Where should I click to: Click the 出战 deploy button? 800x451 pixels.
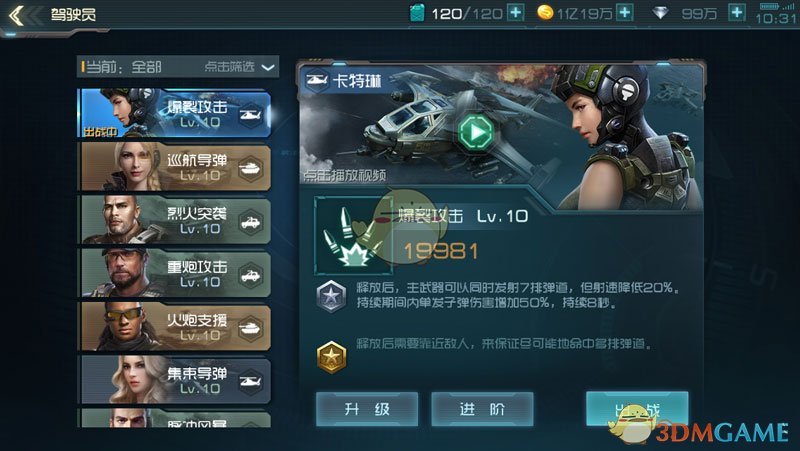click(637, 408)
